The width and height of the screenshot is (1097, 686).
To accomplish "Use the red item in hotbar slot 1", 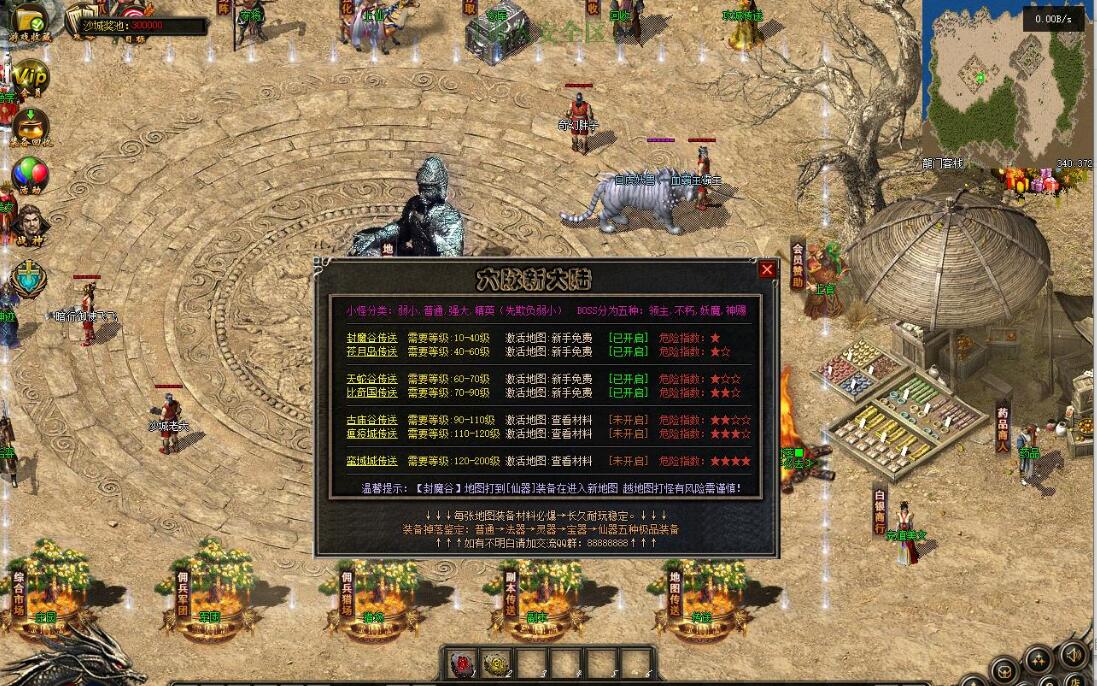I will 464,663.
